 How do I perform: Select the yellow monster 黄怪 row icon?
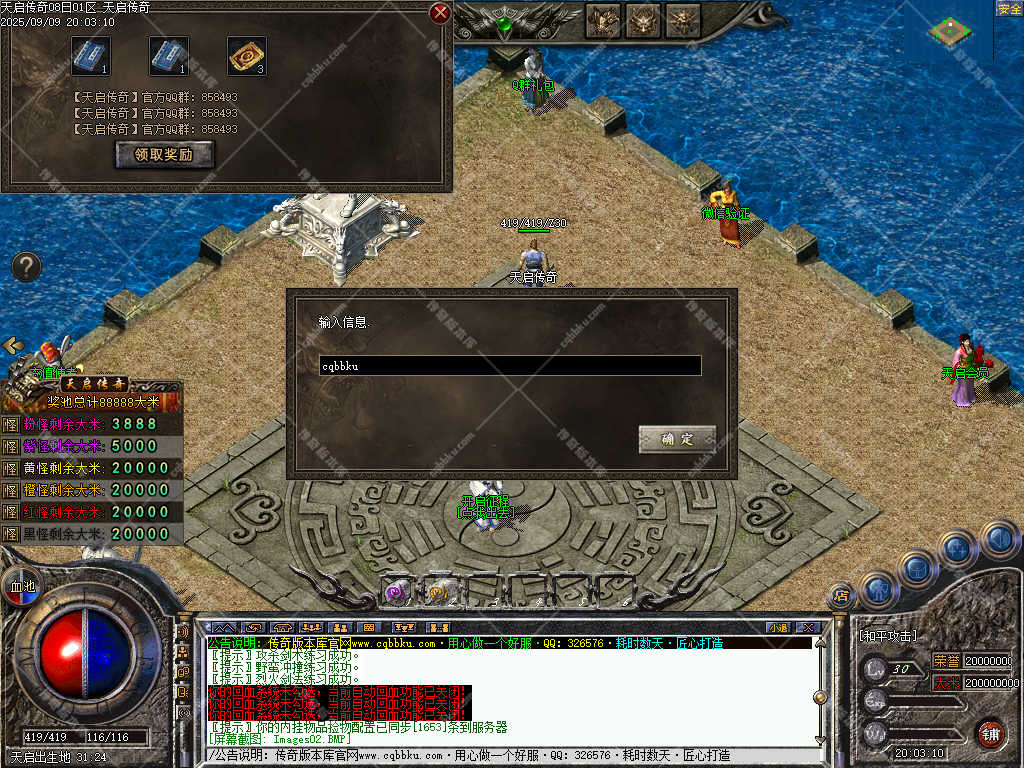pos(10,468)
